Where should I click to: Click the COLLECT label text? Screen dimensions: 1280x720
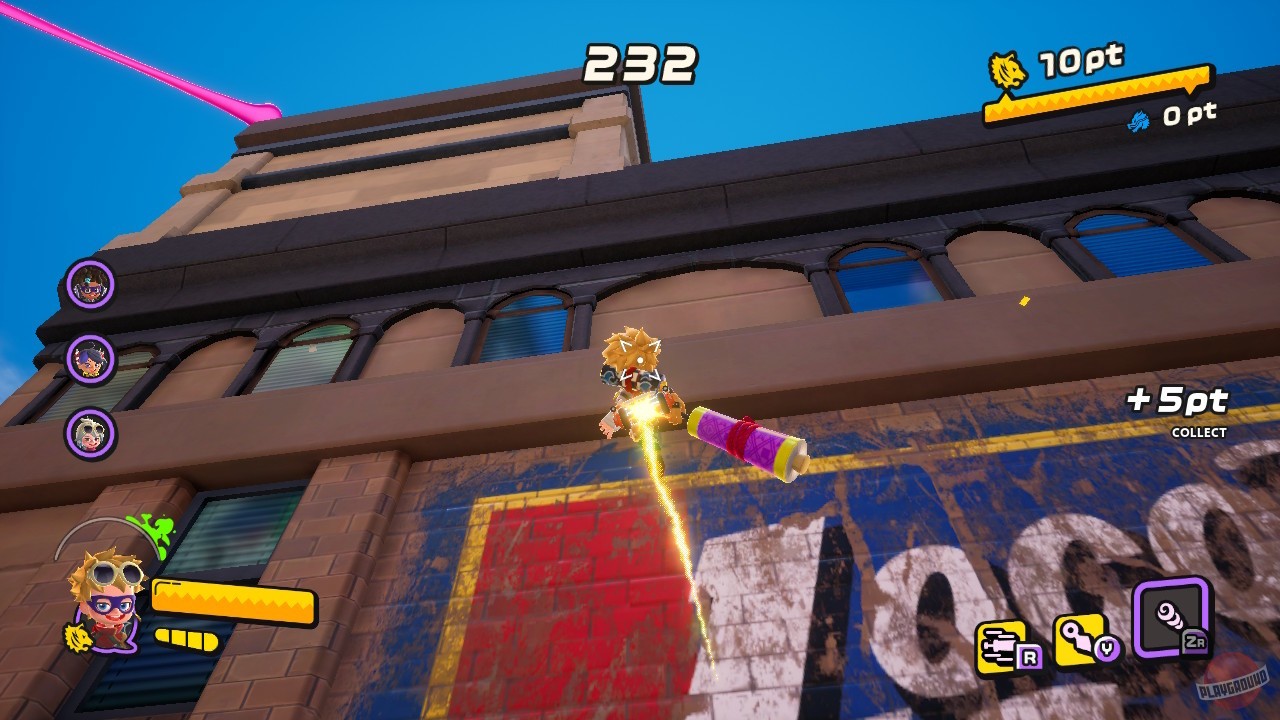[x=1200, y=432]
